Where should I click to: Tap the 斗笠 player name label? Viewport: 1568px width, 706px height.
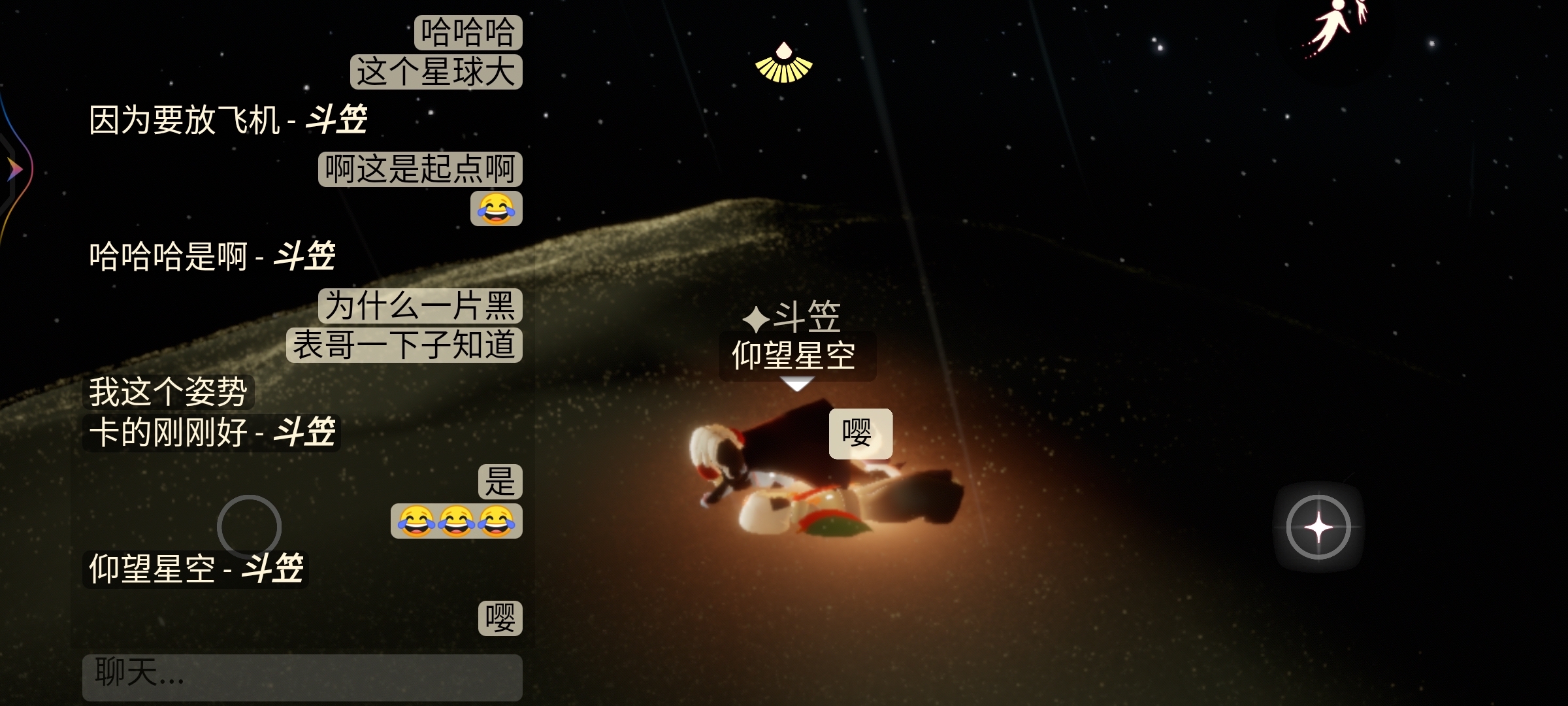tap(793, 318)
